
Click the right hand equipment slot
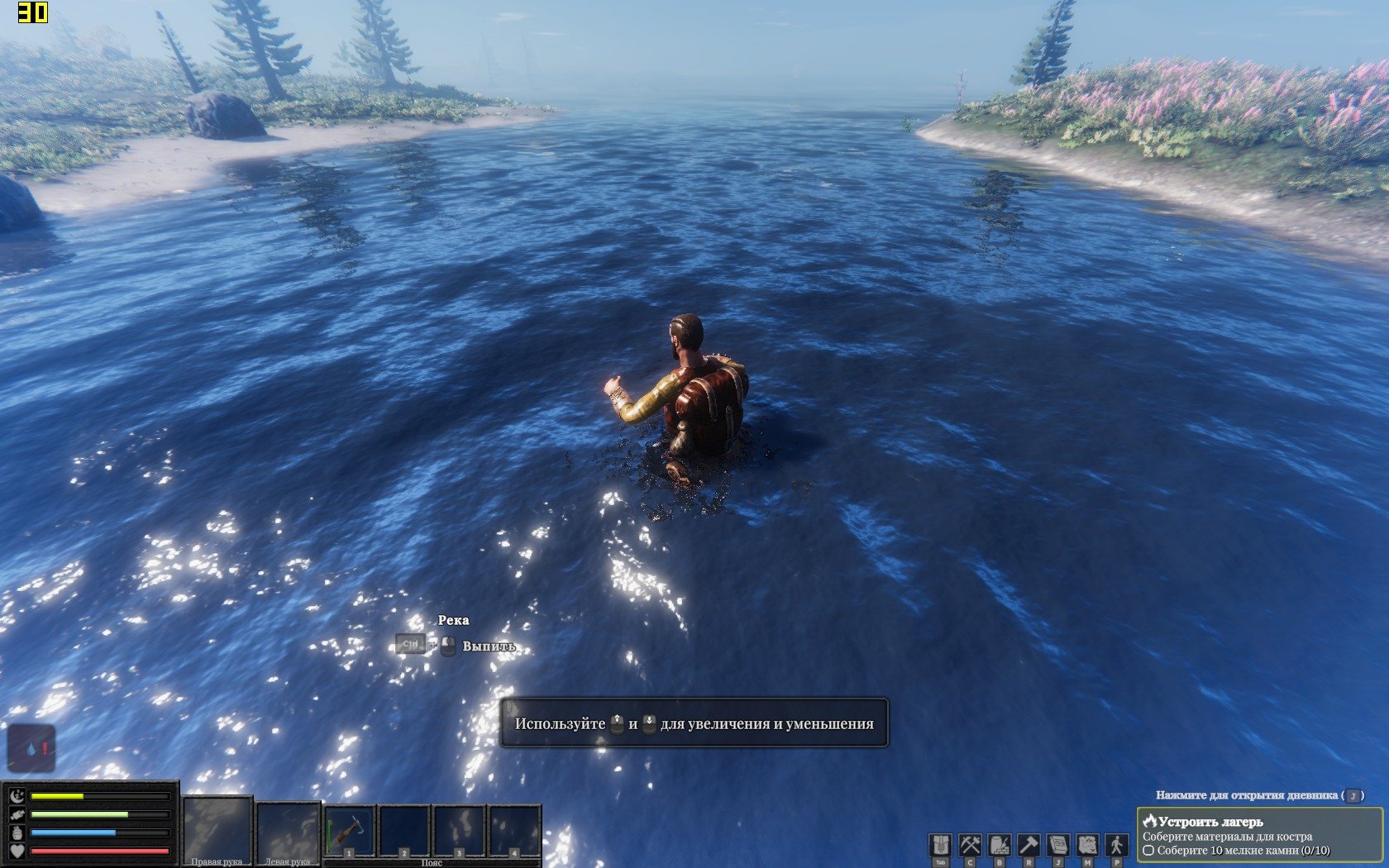[x=217, y=830]
